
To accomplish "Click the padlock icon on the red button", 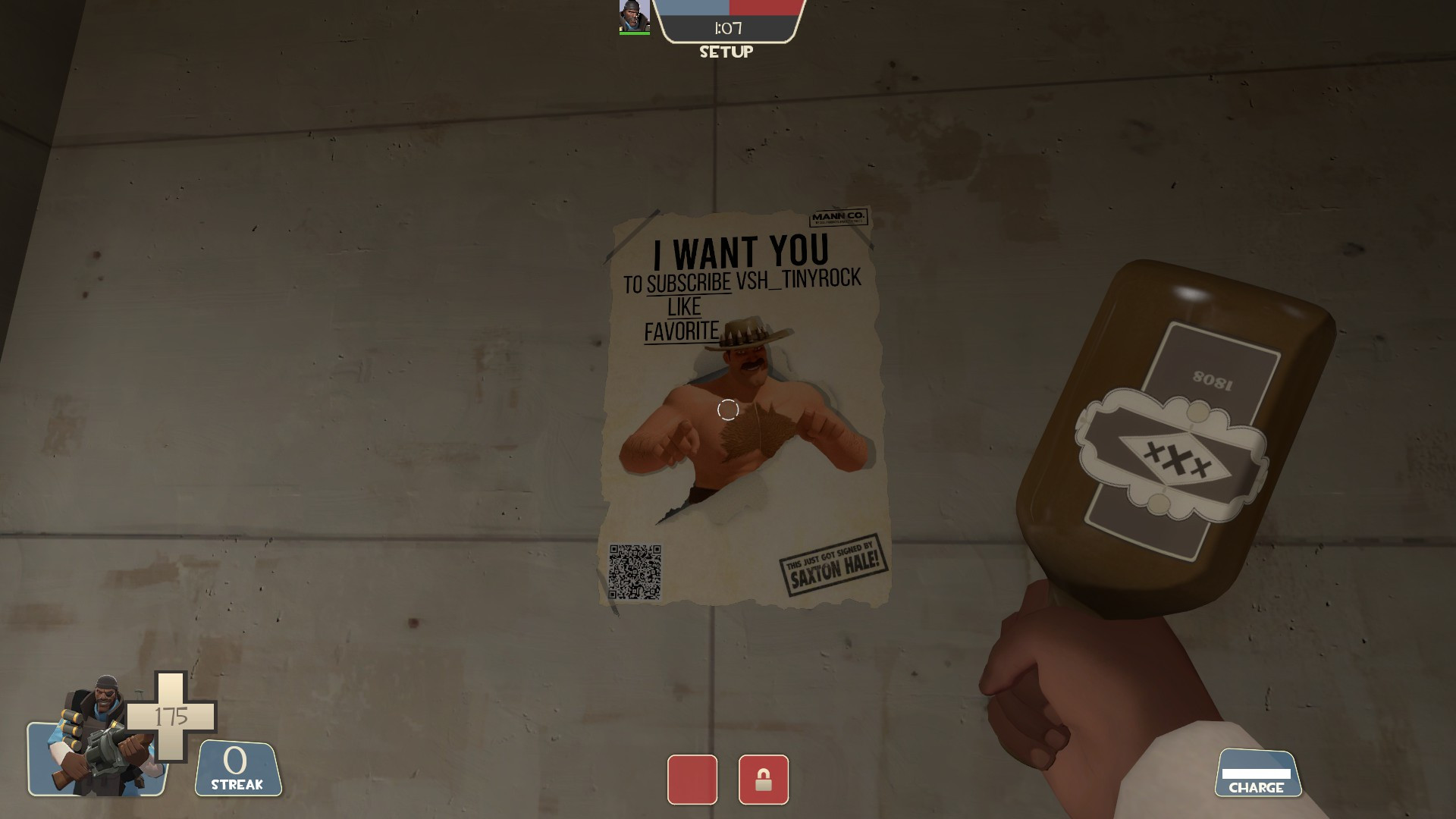I will [764, 780].
